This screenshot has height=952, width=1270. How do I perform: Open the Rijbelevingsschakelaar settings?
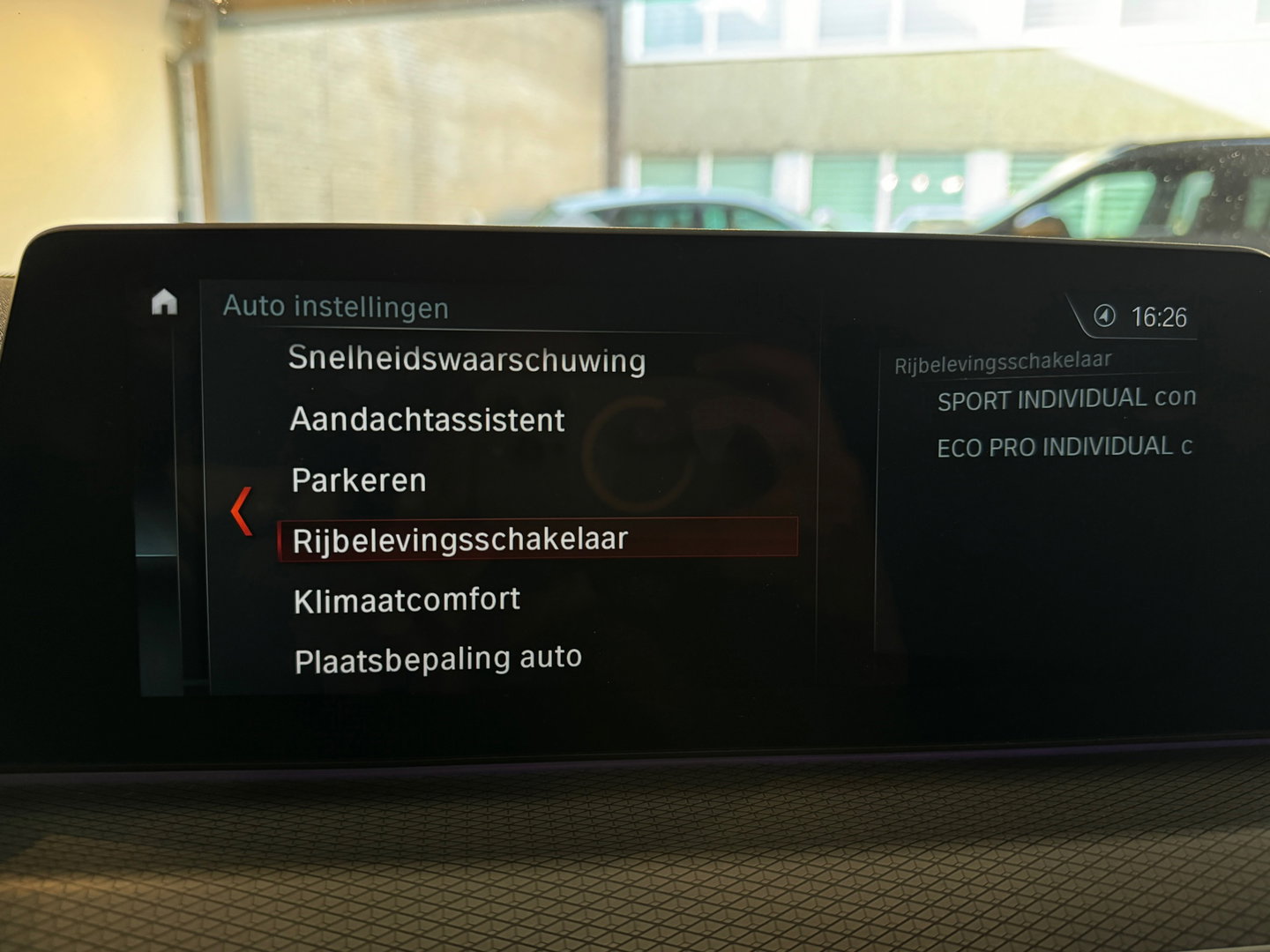click(x=459, y=538)
